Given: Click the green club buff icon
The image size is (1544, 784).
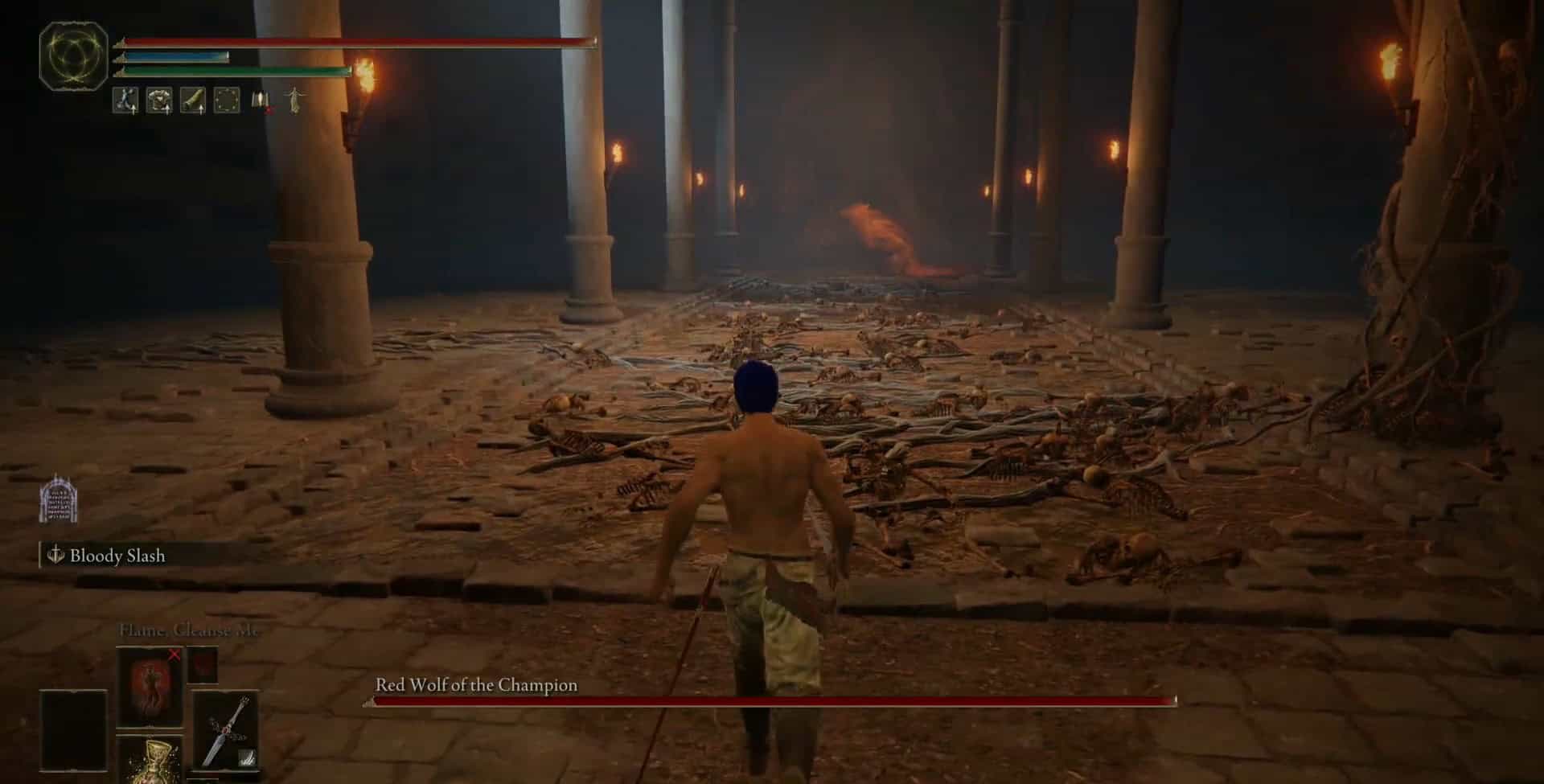Looking at the screenshot, I should pos(193,101).
